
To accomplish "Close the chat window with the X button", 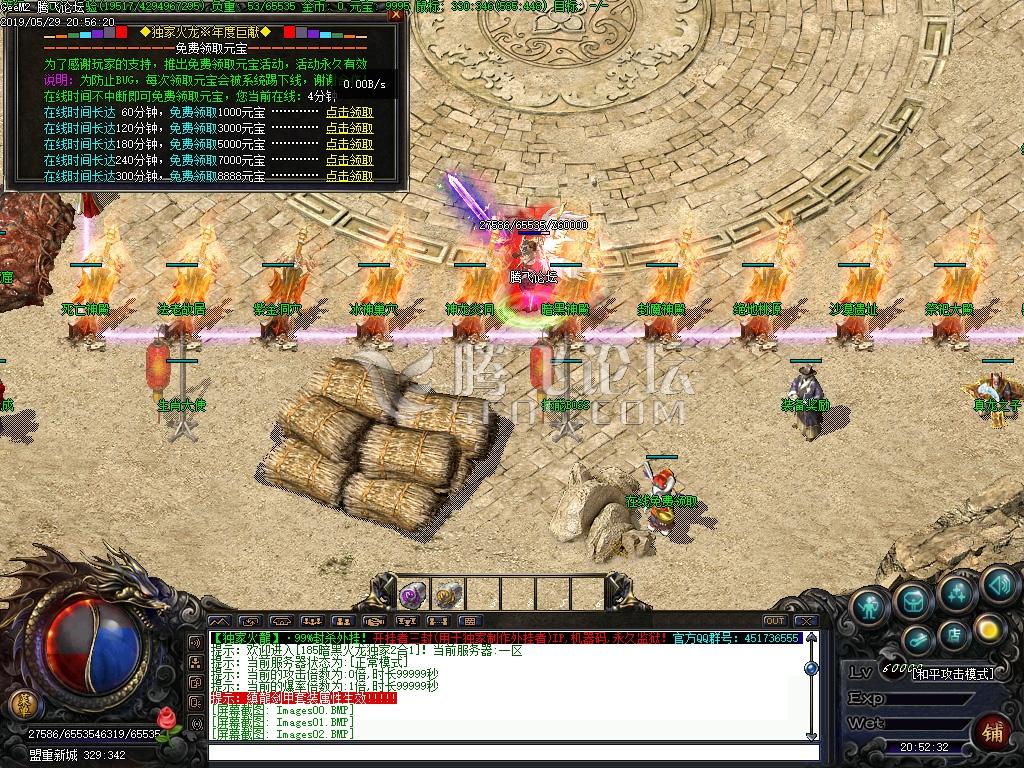I will tap(806, 621).
